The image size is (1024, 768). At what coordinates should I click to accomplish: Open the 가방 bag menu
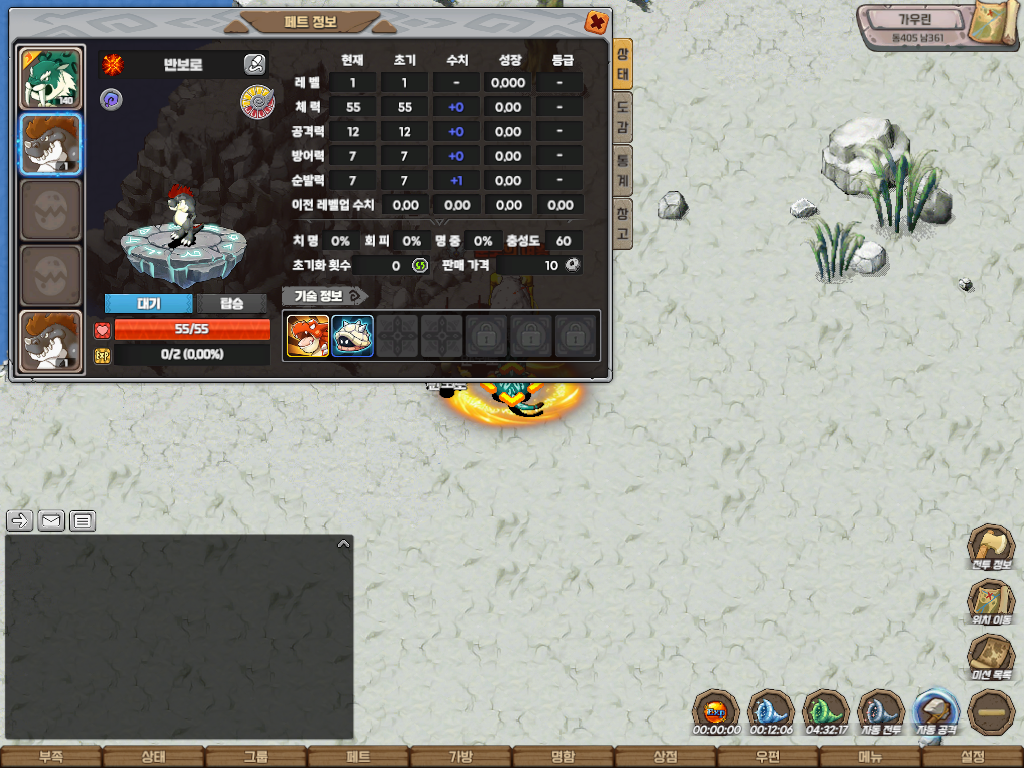[460, 757]
